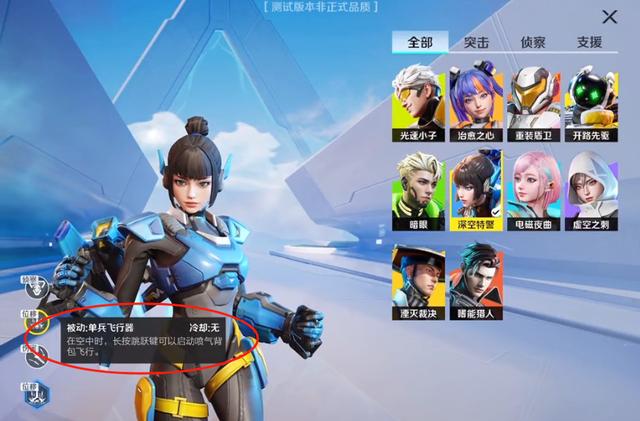640x421 pixels.
Task: Select the 深空特警 hero portrait
Action: click(476, 186)
